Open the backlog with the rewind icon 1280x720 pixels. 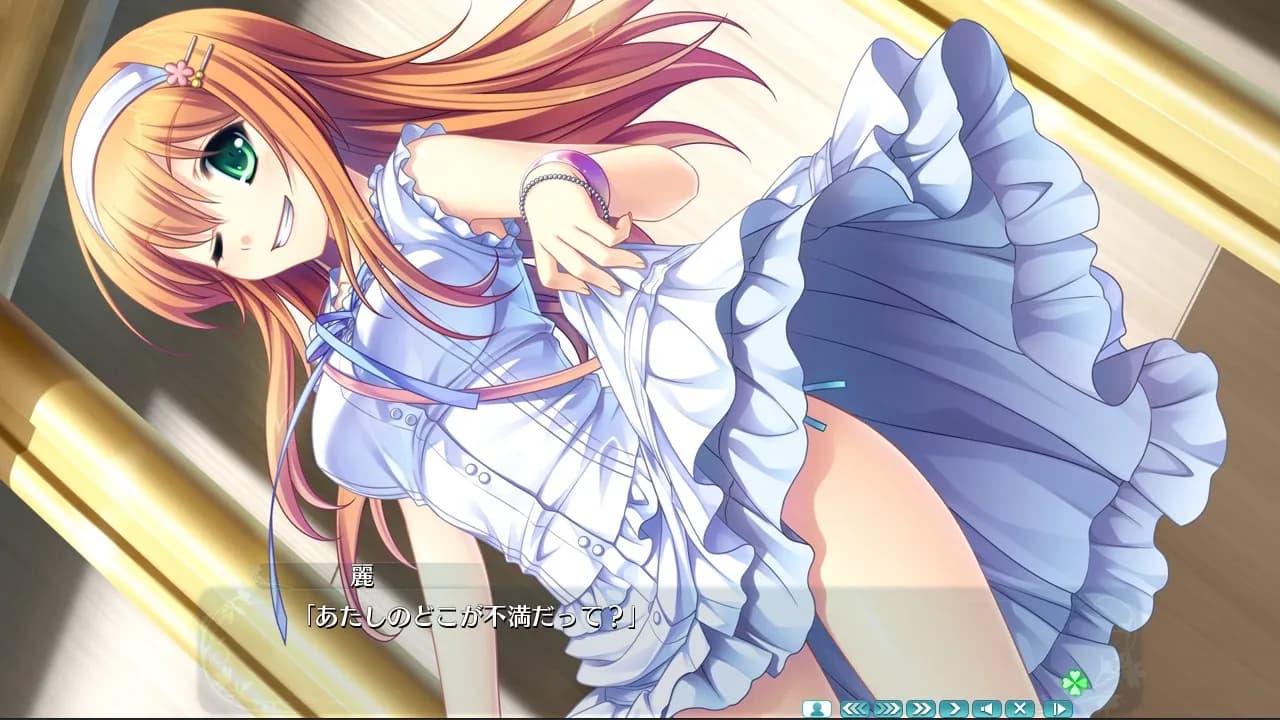854,708
